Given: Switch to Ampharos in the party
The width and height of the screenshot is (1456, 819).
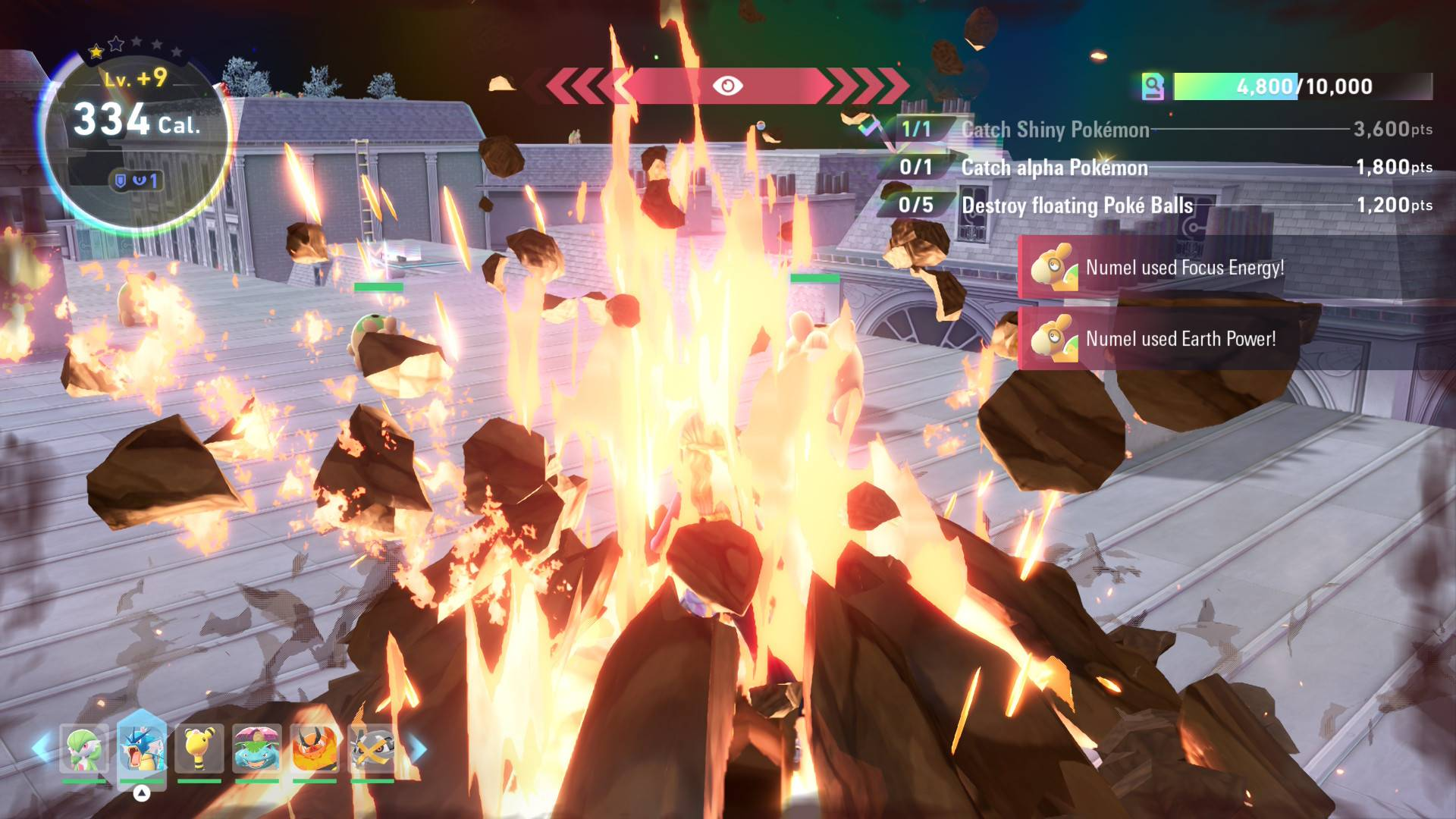Looking at the screenshot, I should (199, 749).
